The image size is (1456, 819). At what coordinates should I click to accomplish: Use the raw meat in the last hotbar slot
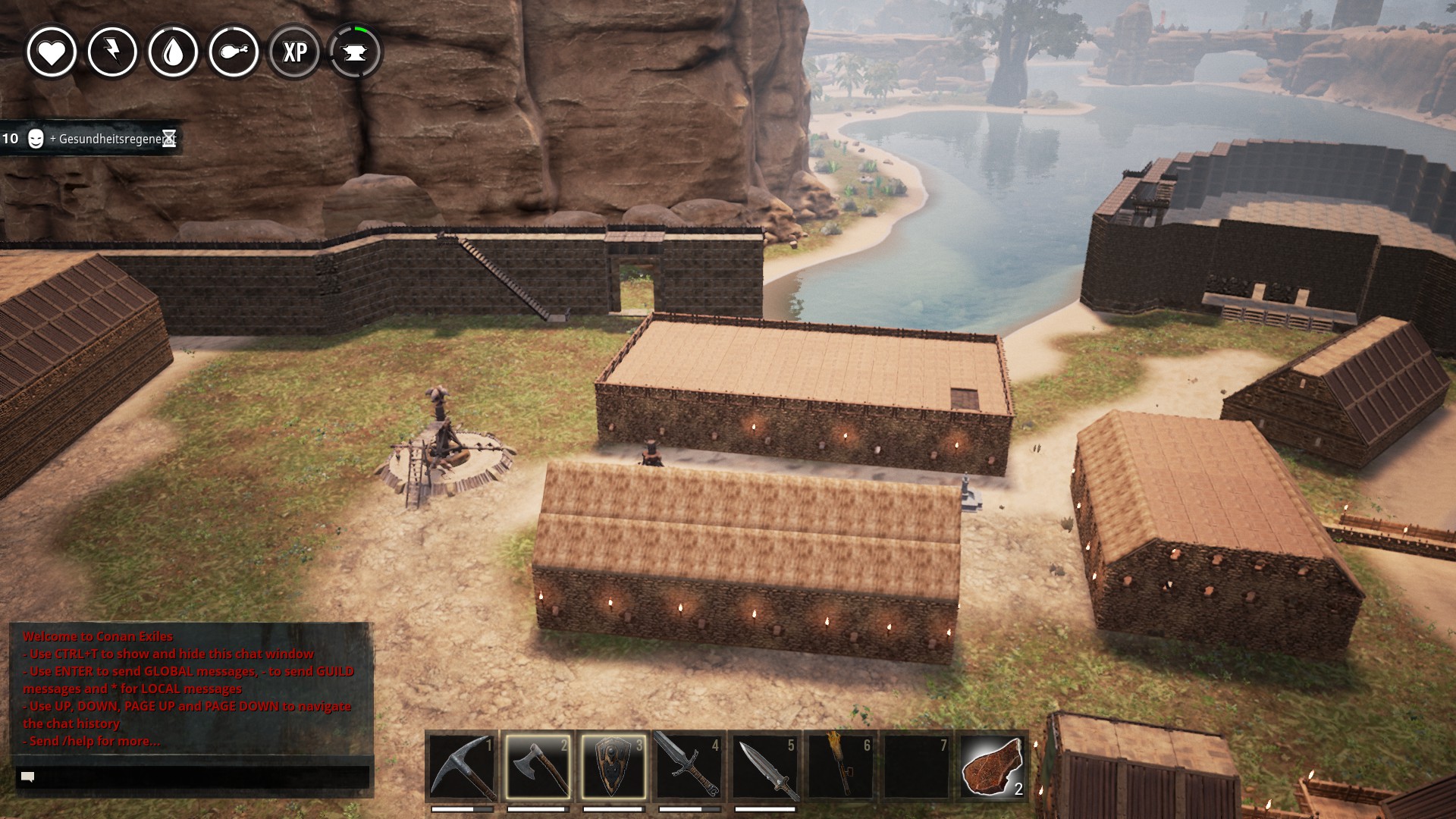(x=992, y=766)
